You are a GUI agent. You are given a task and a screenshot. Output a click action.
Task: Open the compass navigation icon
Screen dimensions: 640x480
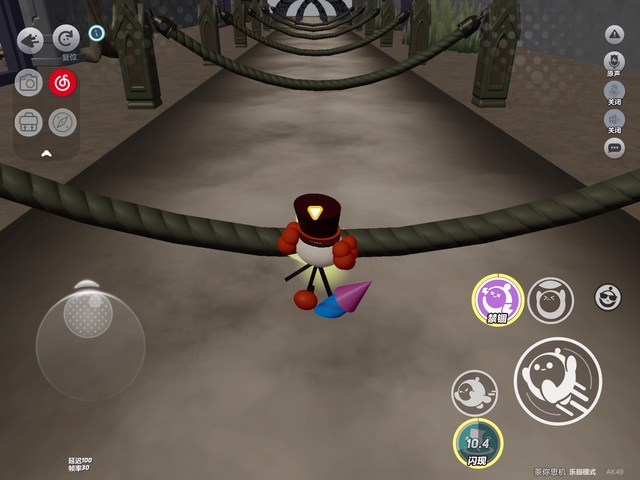click(x=63, y=122)
